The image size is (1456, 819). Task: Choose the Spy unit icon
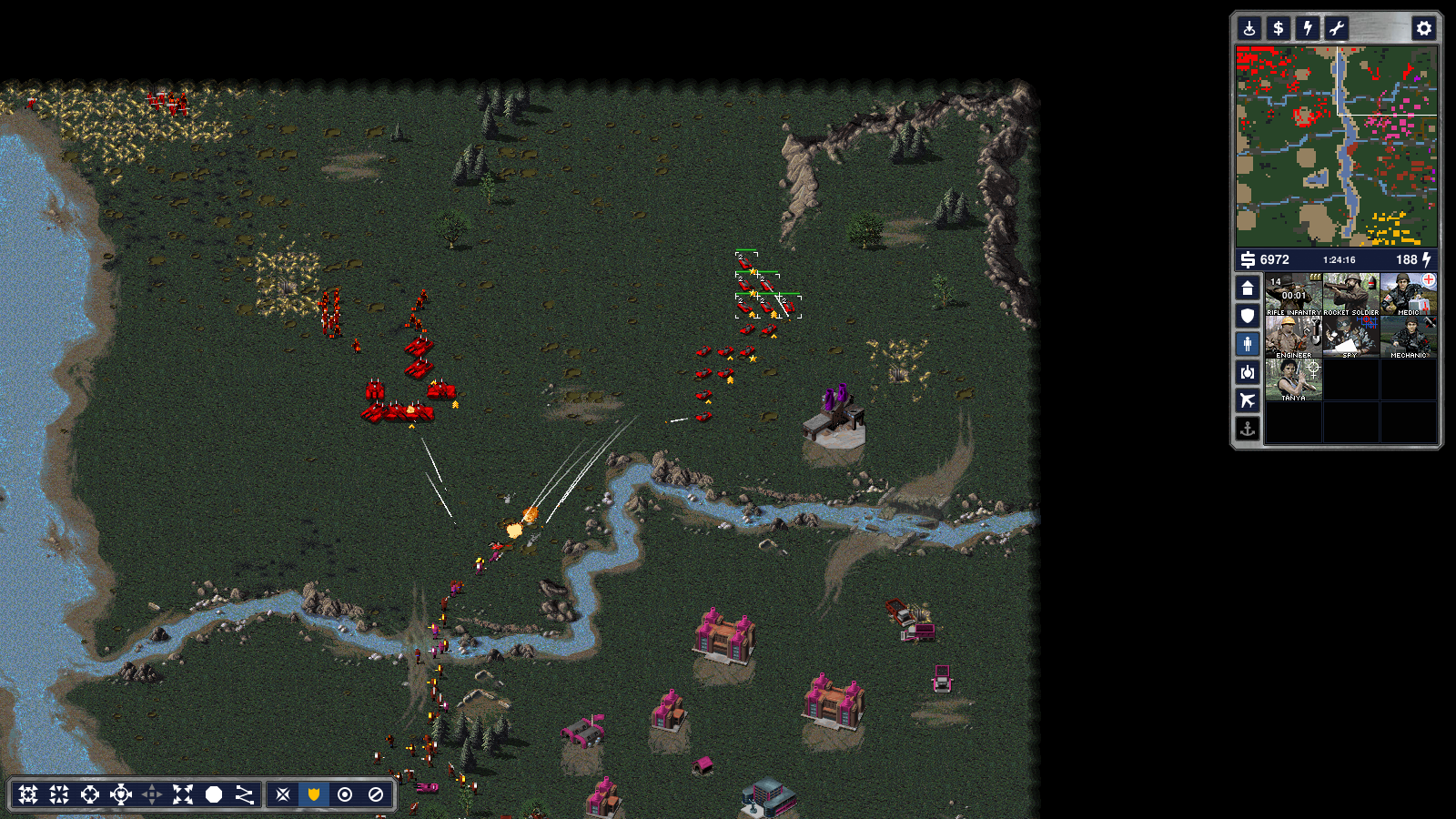(x=1351, y=337)
